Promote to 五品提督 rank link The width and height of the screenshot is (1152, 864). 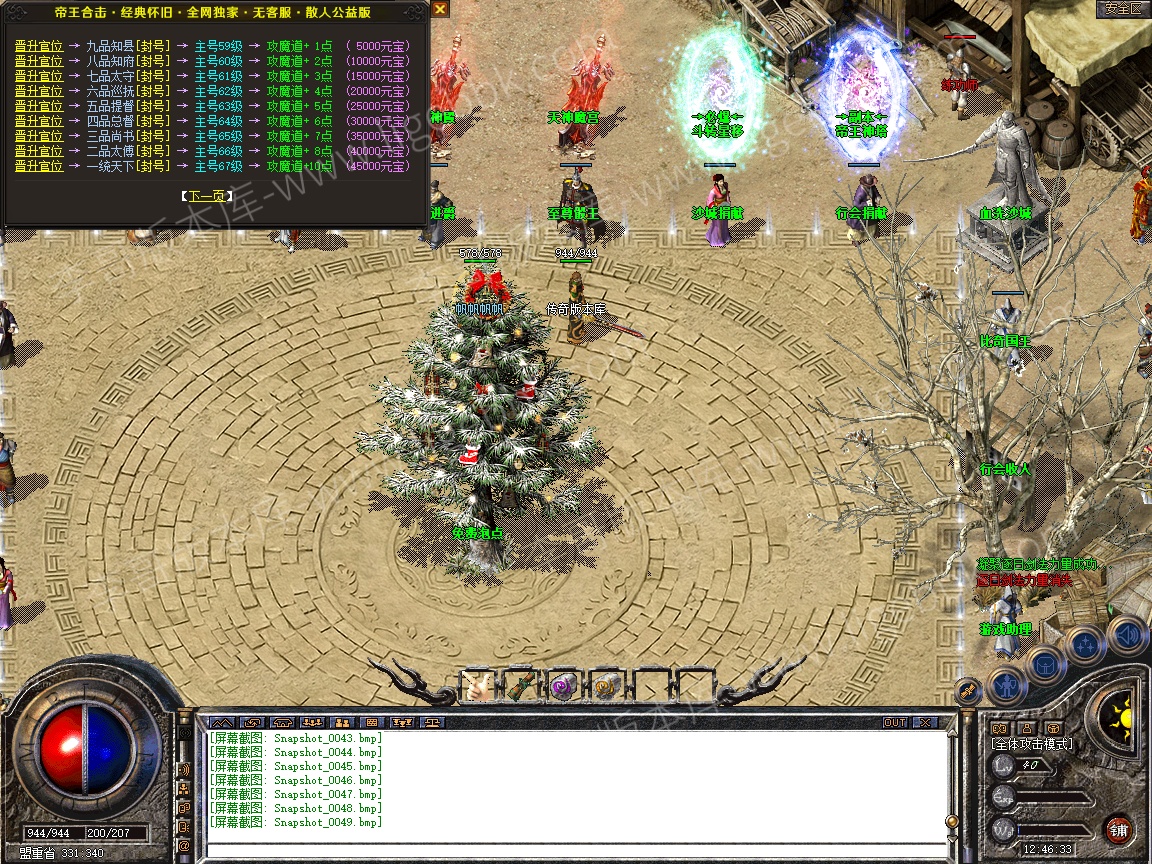[x=39, y=106]
